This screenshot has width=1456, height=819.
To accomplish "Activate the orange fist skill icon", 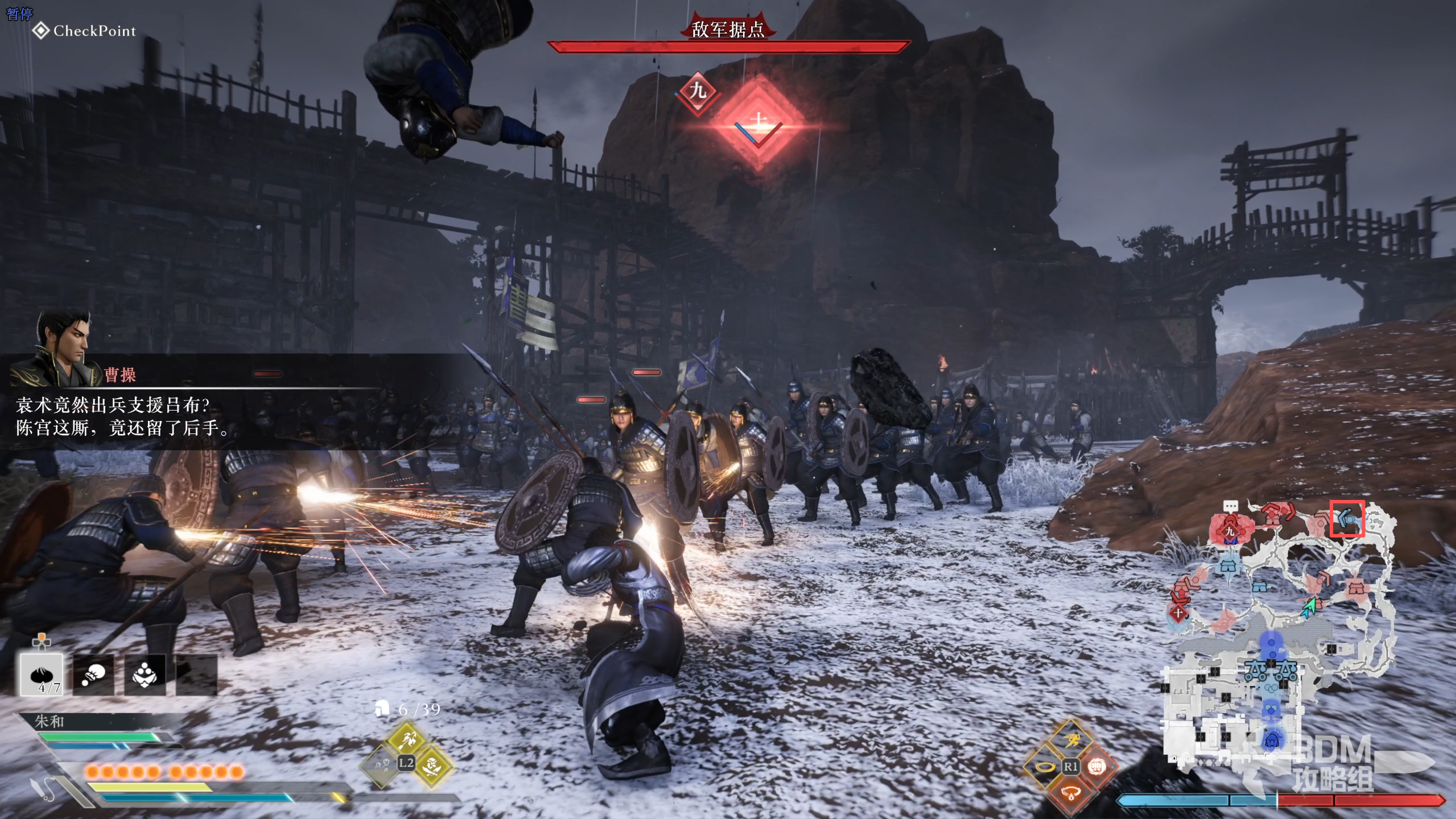I will (1096, 766).
